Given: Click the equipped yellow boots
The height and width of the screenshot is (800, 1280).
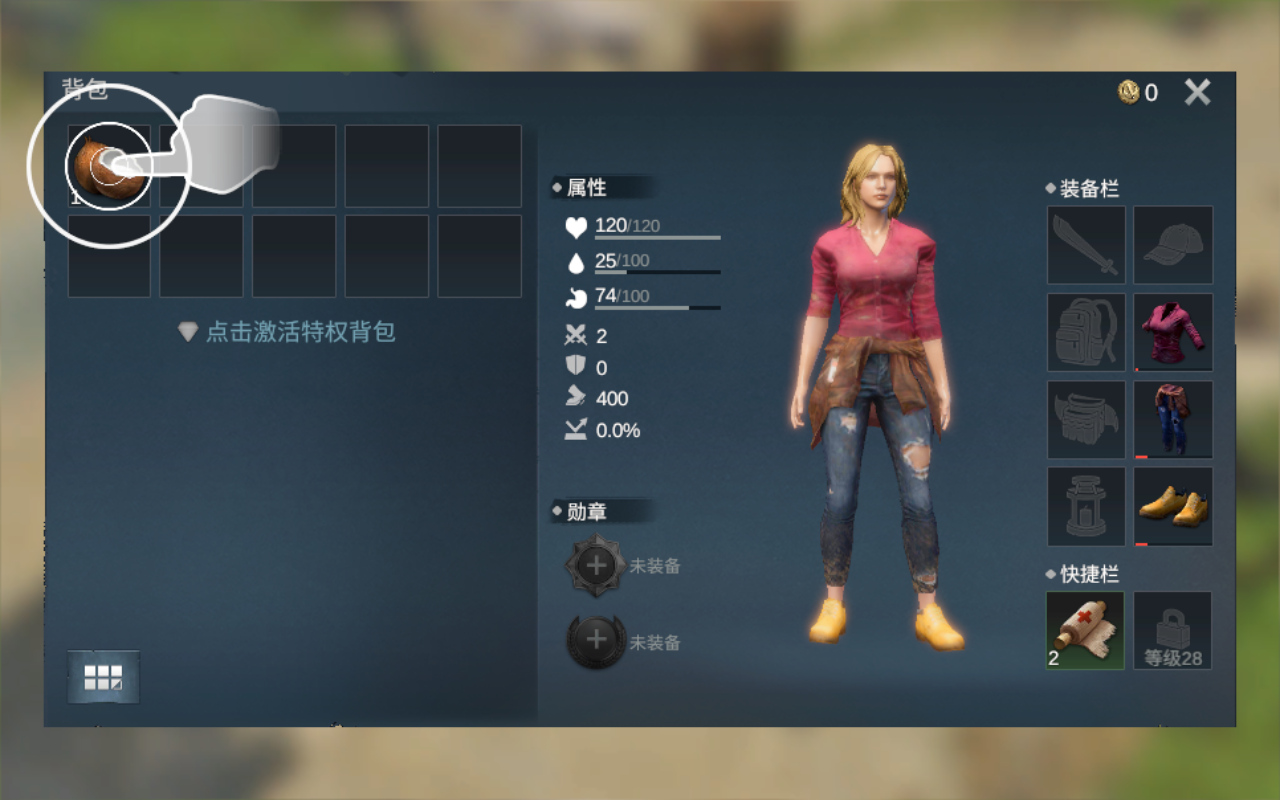Looking at the screenshot, I should pos(1172,506).
